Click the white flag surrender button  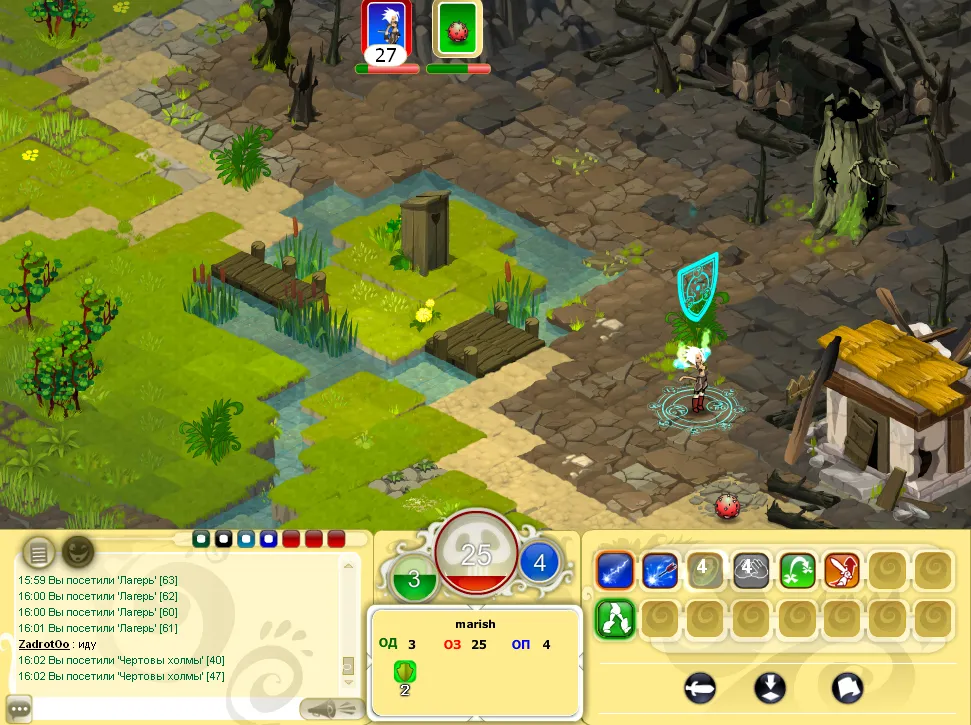(847, 688)
